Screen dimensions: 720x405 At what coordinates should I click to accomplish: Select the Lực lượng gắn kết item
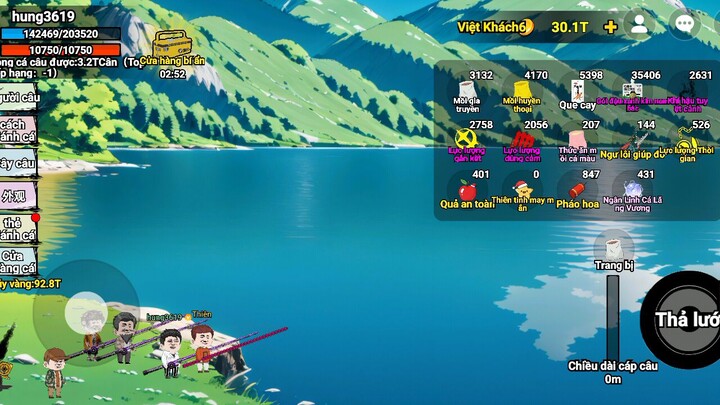tap(467, 141)
